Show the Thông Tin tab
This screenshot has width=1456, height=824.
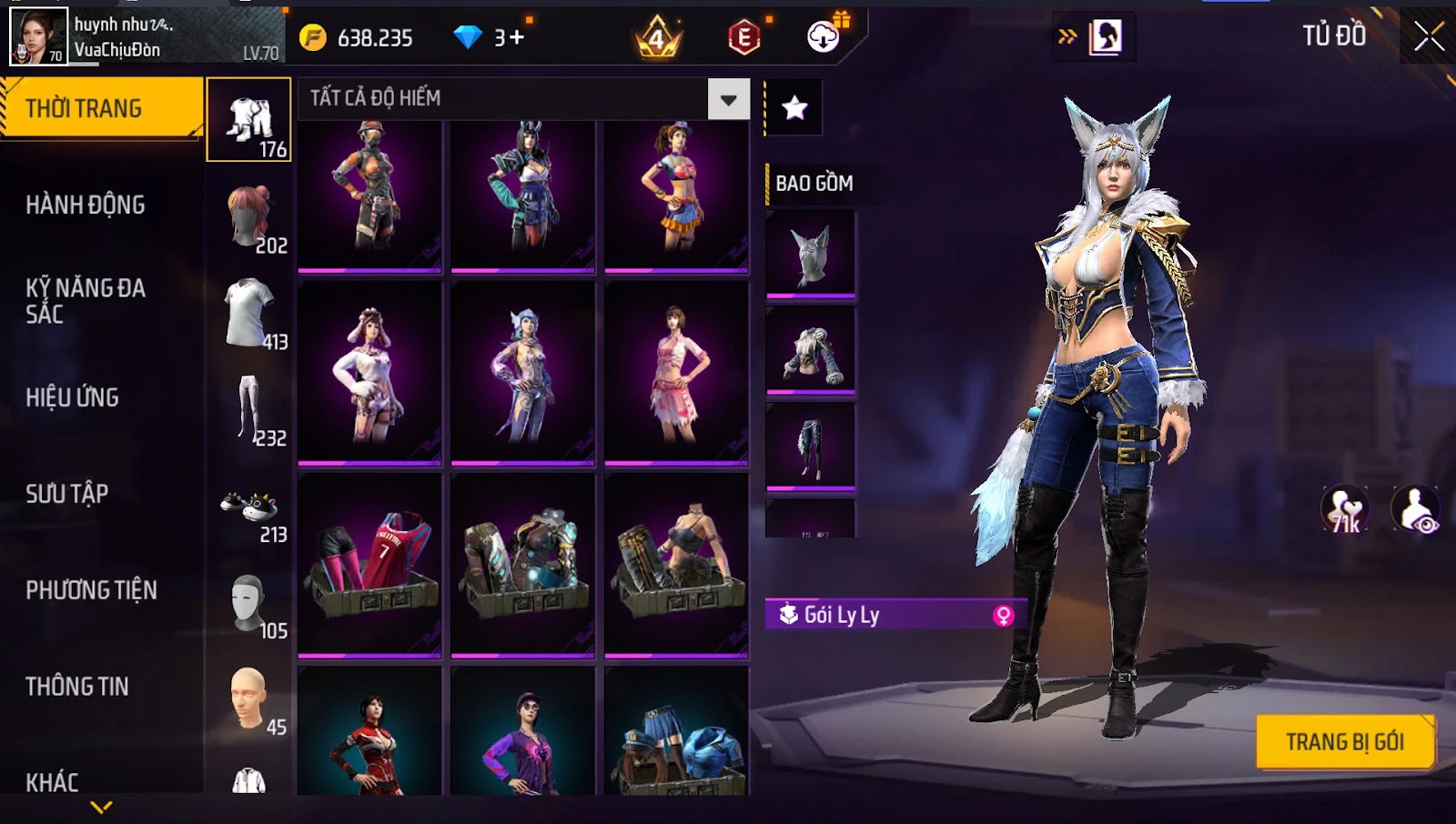point(77,687)
